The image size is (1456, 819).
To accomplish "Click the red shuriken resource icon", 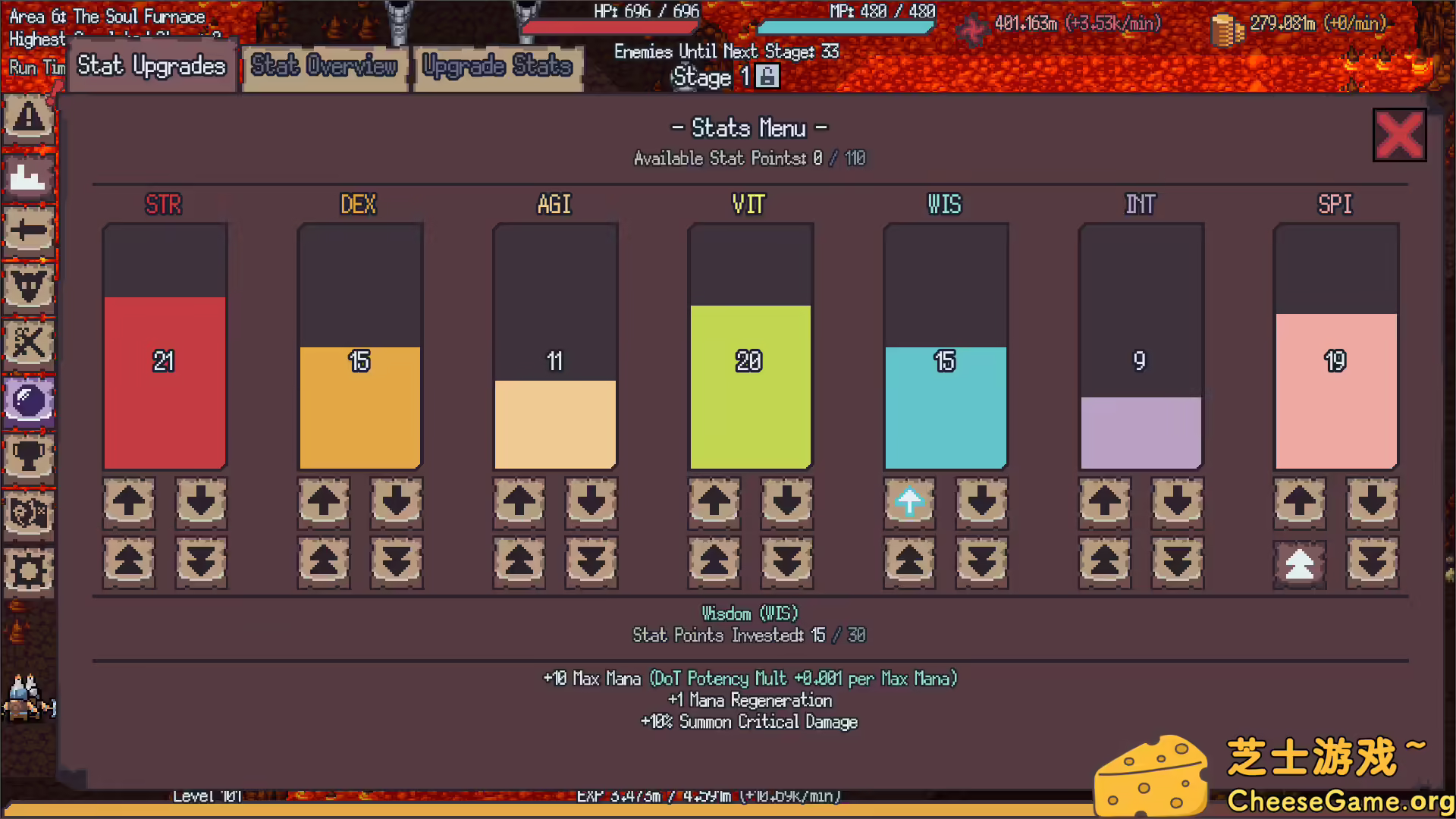I will pos(973,30).
